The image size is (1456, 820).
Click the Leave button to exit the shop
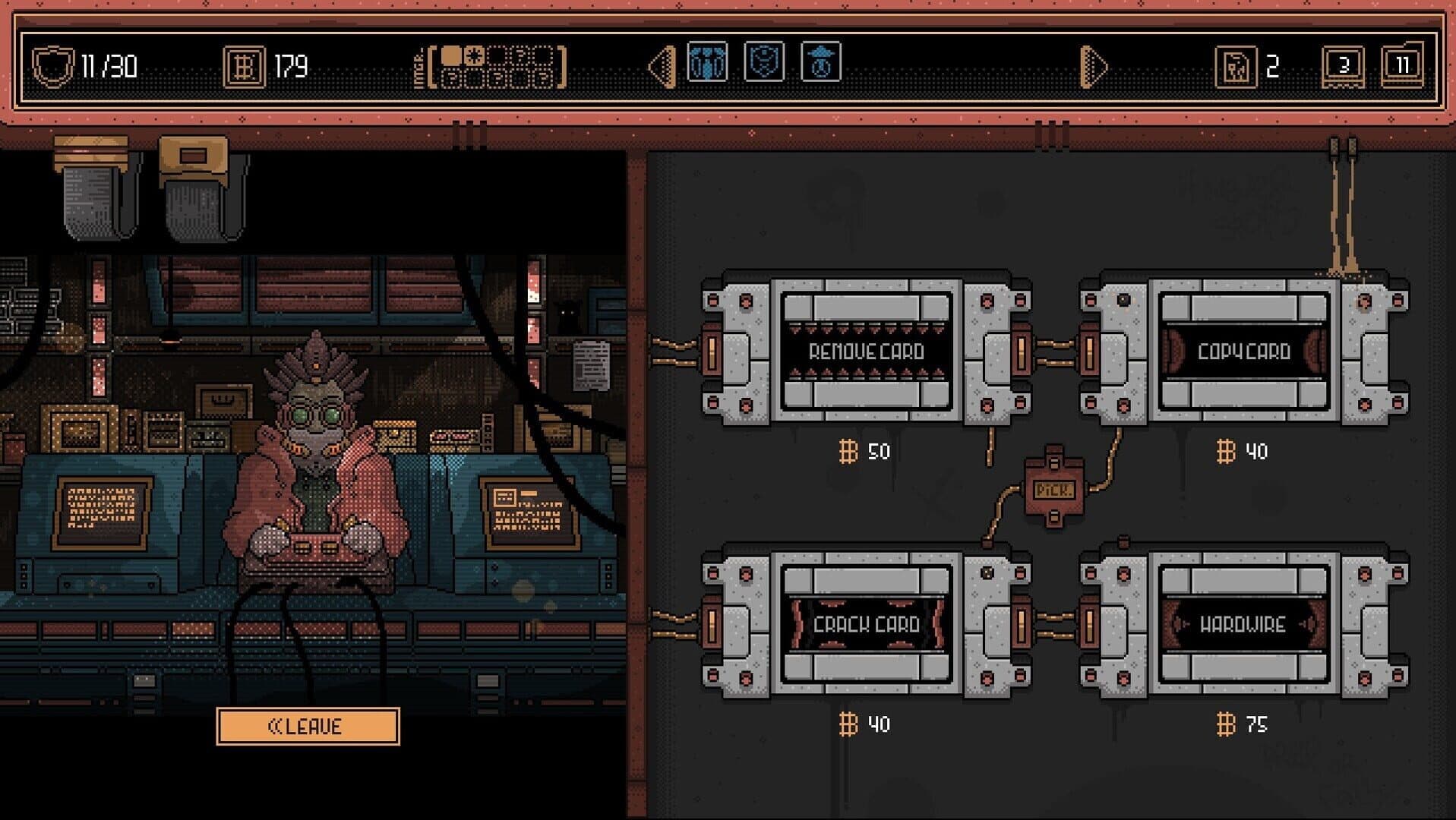(307, 725)
